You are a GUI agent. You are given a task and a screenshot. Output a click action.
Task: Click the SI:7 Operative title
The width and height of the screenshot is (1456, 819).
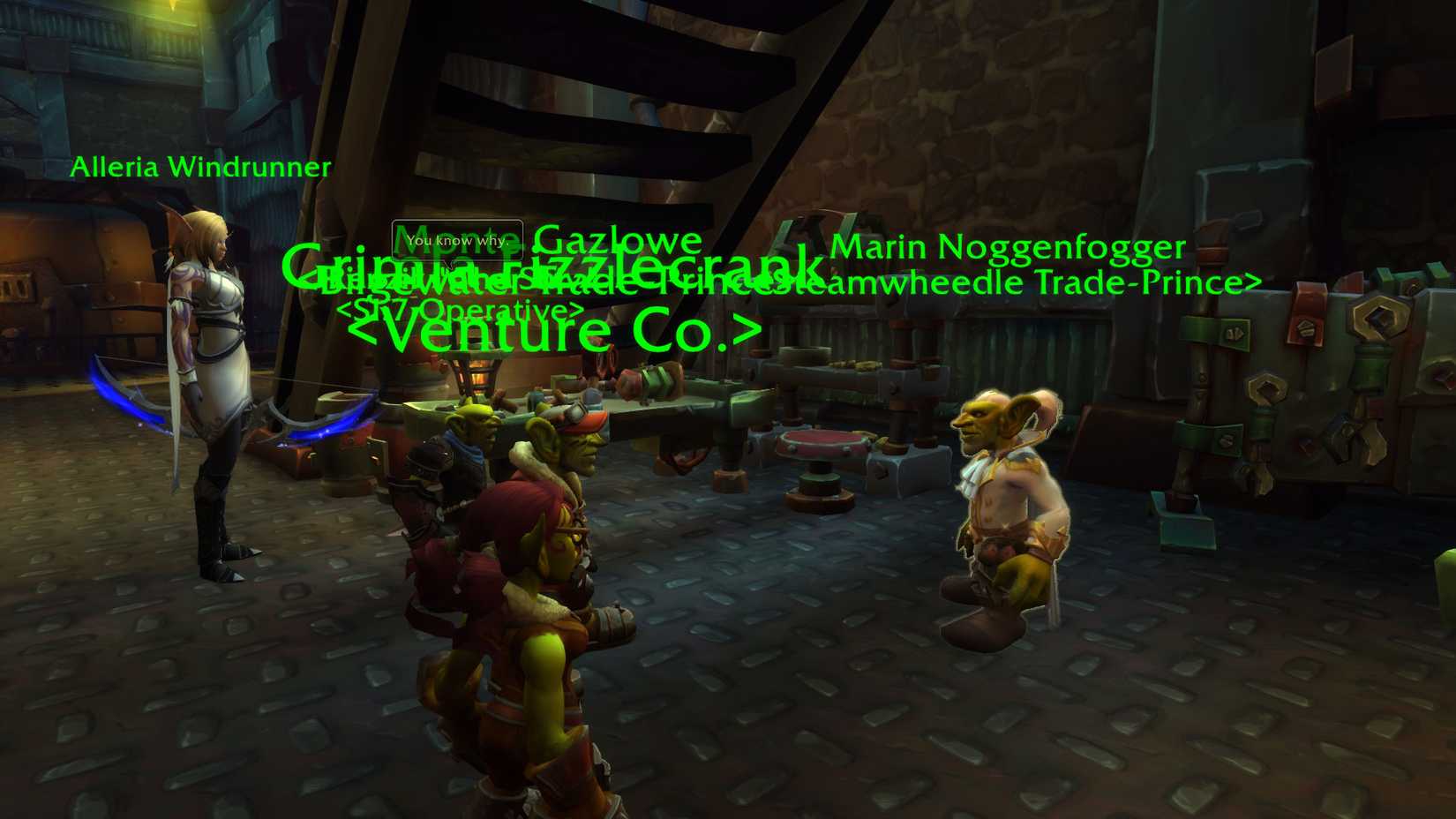pos(462,311)
